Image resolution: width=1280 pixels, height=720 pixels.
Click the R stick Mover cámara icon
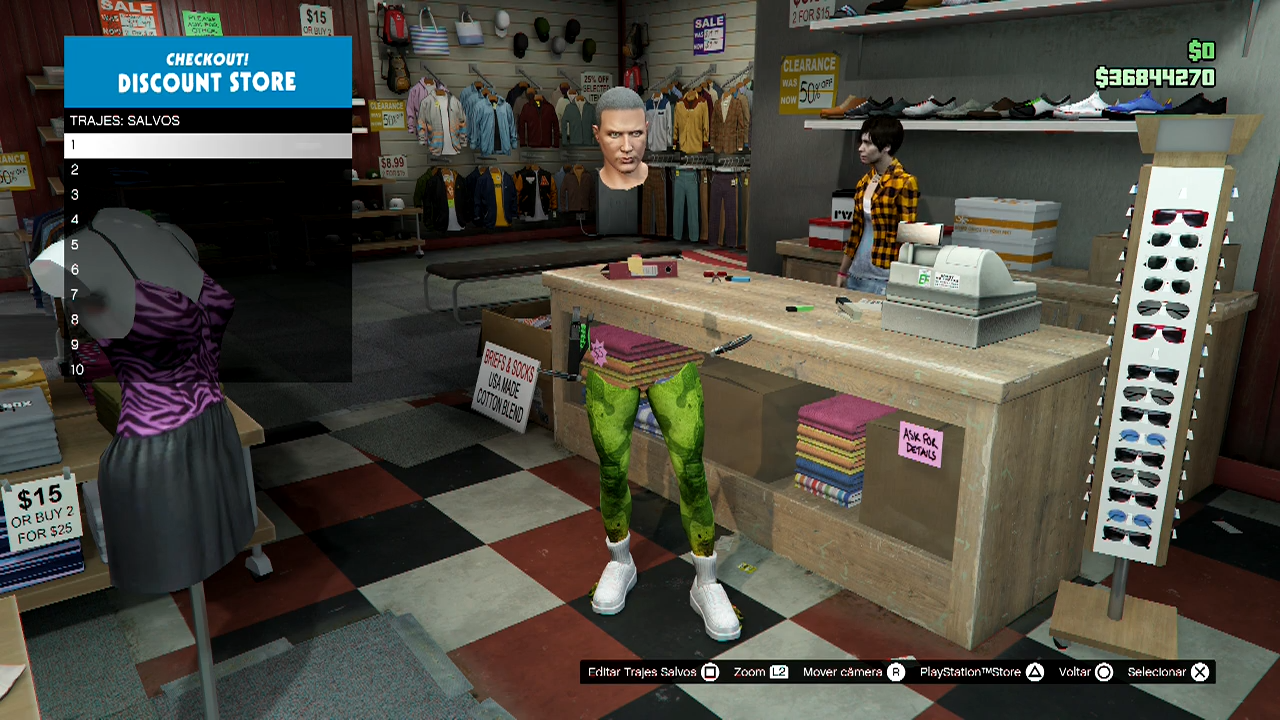(897, 672)
